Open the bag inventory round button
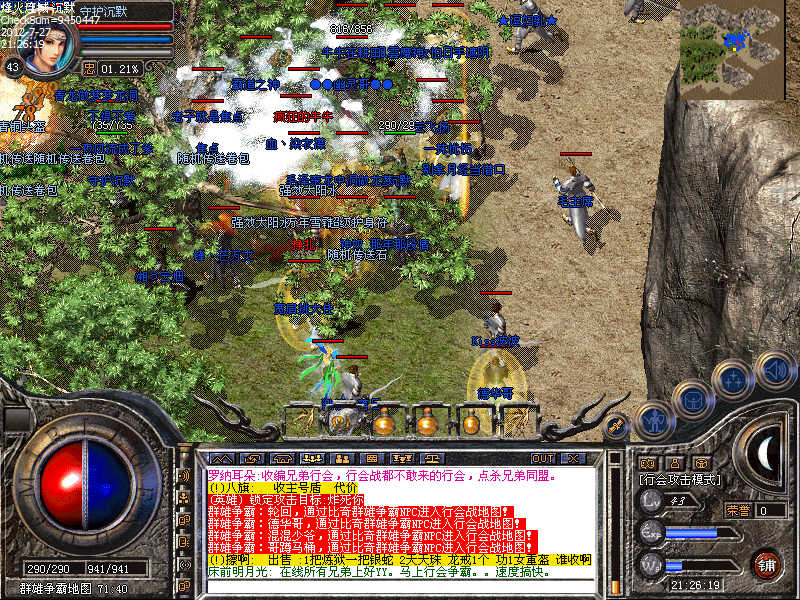The height and width of the screenshot is (600, 800). (x=693, y=401)
